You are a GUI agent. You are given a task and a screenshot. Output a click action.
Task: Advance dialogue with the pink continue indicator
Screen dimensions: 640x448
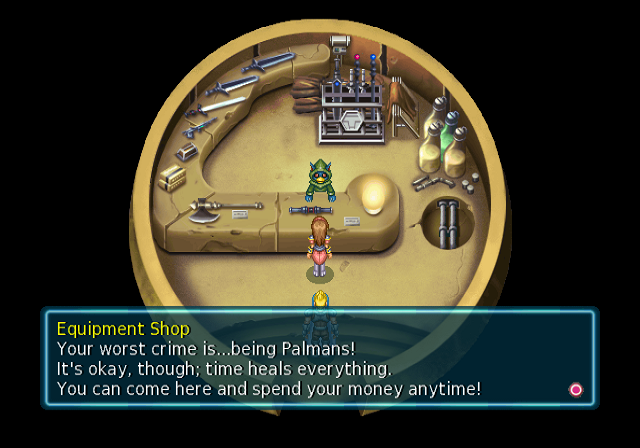575,389
